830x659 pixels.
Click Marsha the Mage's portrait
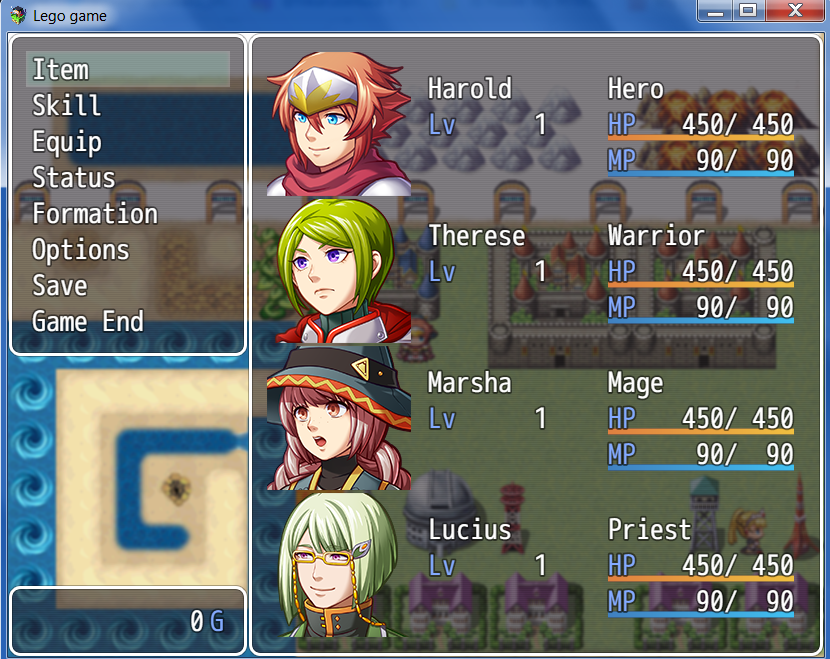coord(339,418)
